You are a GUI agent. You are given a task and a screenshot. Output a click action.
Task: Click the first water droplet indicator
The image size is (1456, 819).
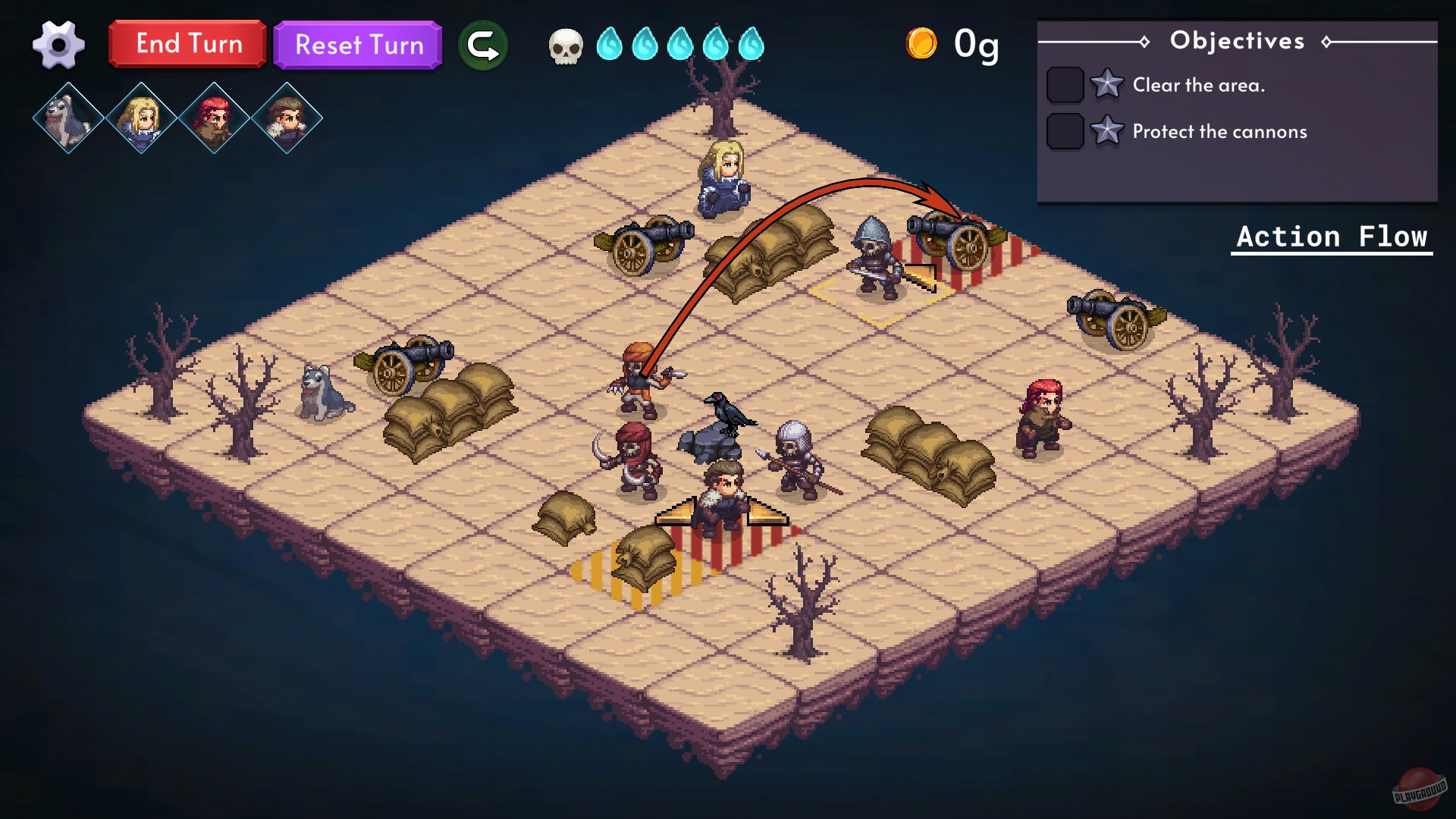(x=611, y=45)
